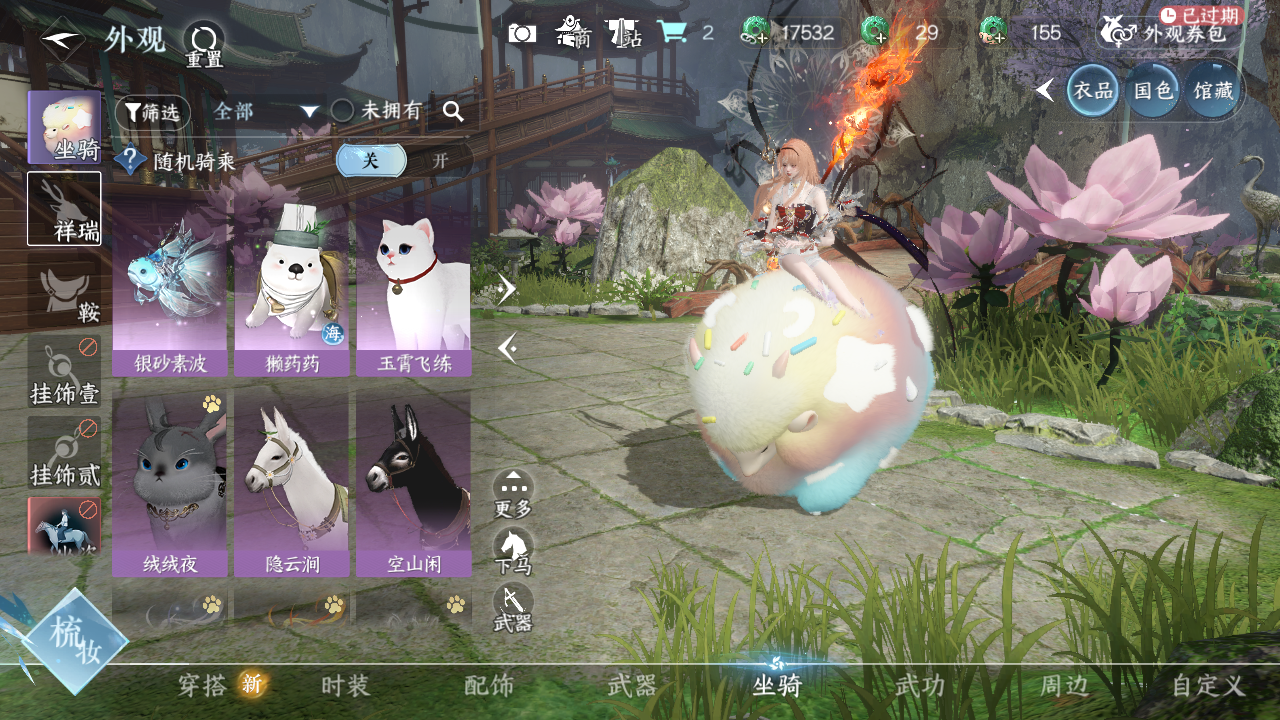Open the 筛选 filter
1280x720 pixels.
pyautogui.click(x=152, y=113)
